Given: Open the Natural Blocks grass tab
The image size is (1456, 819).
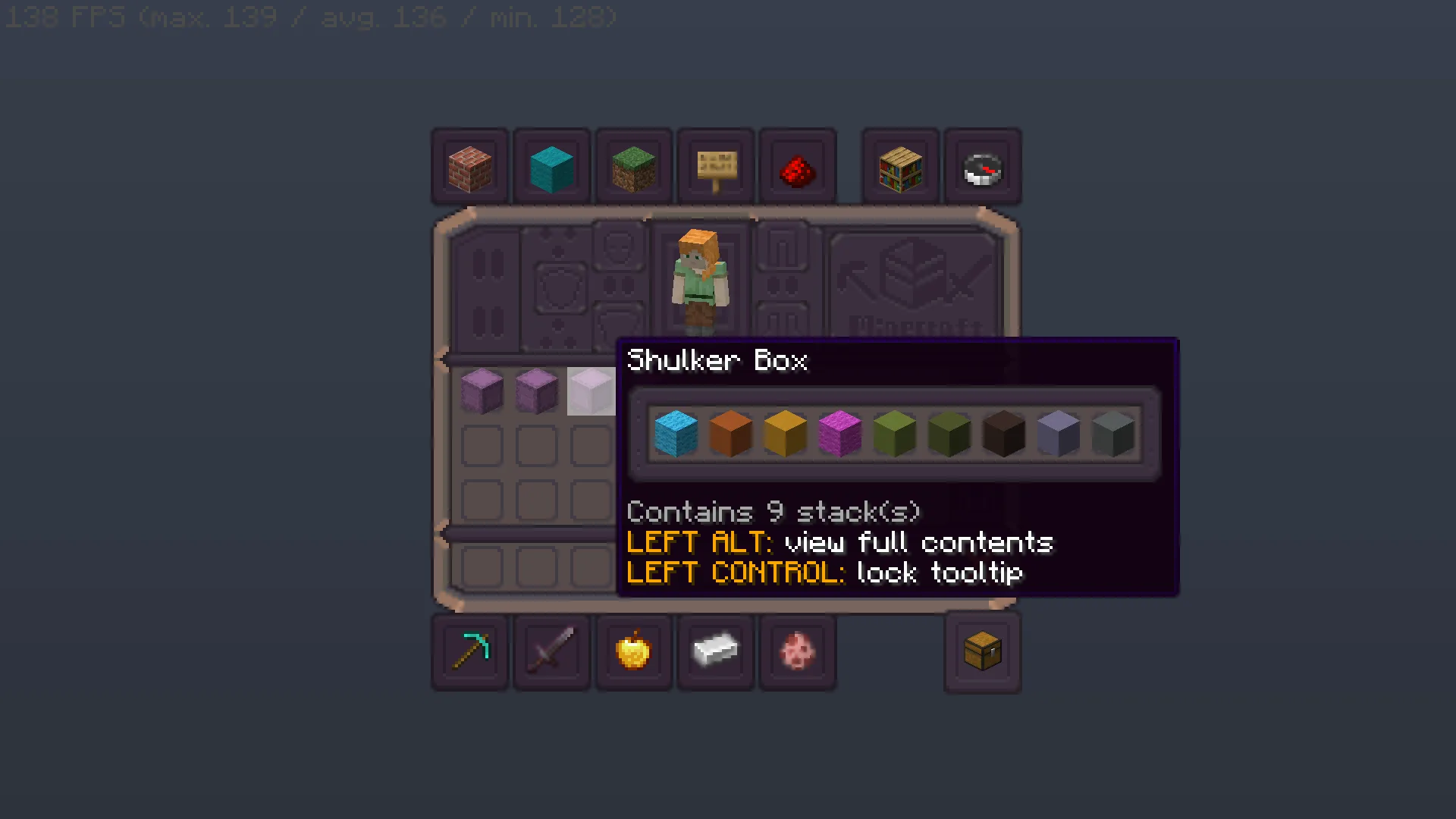Looking at the screenshot, I should click(634, 166).
